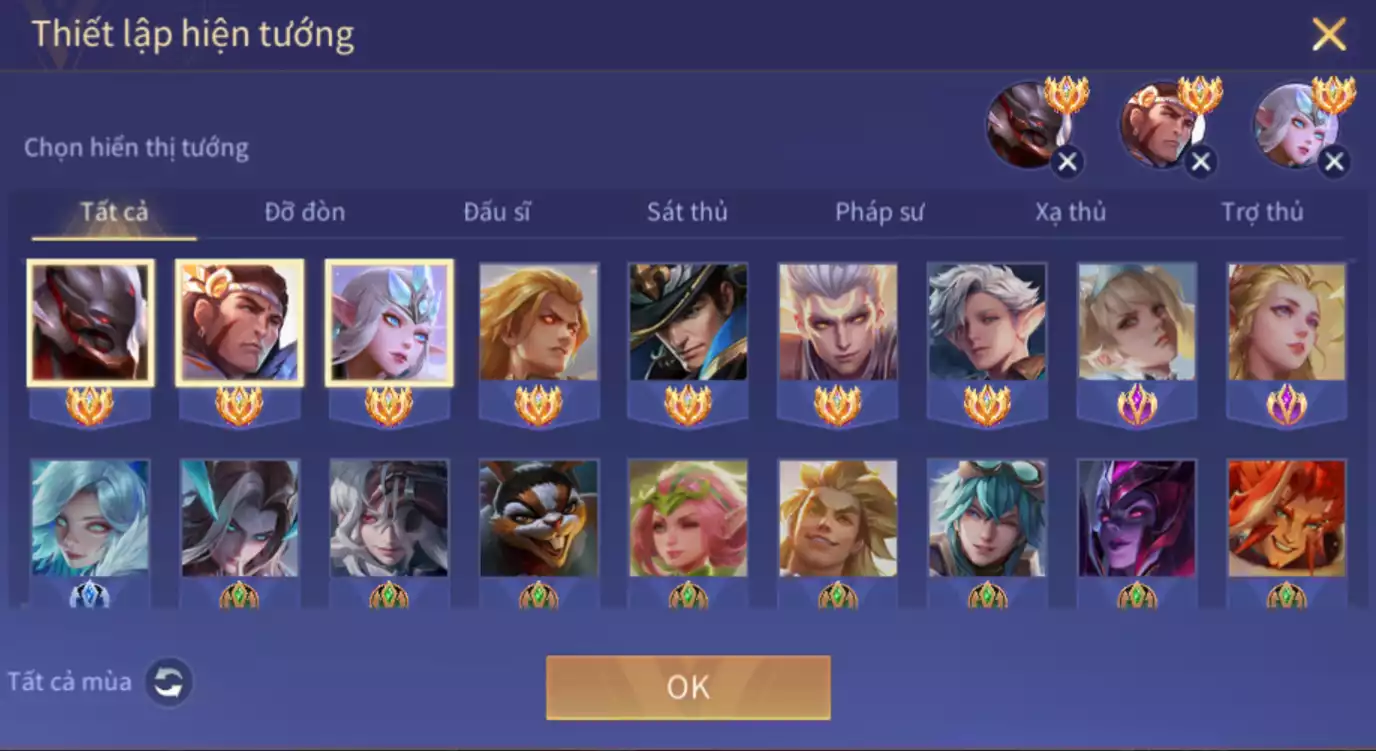
Task: Switch to the Đấu sĩ tab
Action: (x=497, y=212)
